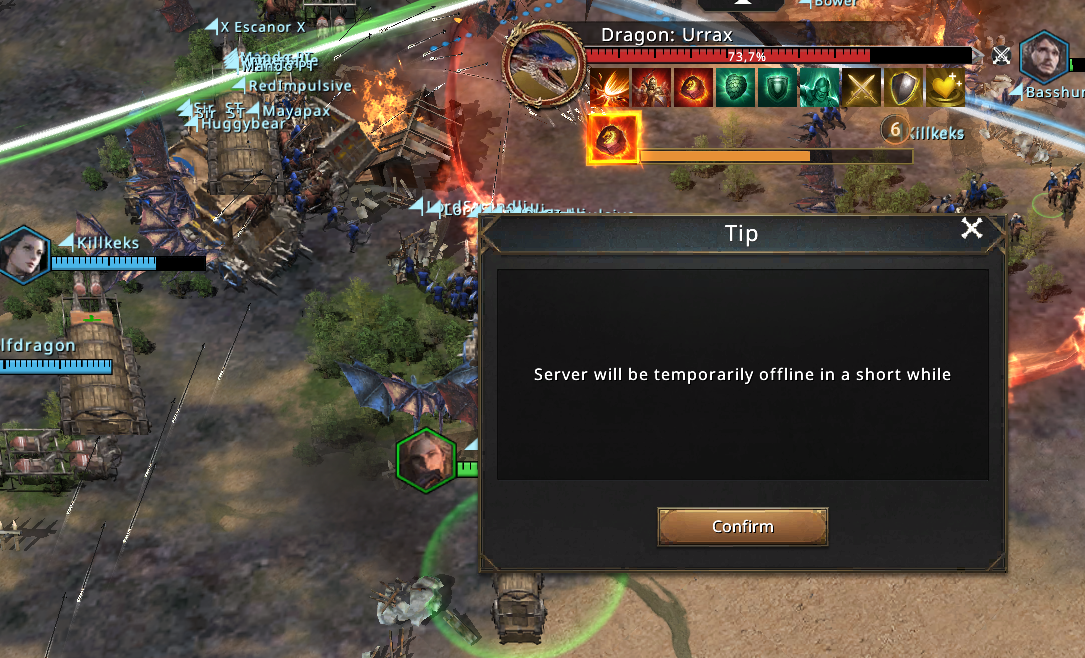Select the green warrior figure skill icon
Image resolution: width=1085 pixels, height=658 pixels.
pyautogui.click(x=819, y=87)
